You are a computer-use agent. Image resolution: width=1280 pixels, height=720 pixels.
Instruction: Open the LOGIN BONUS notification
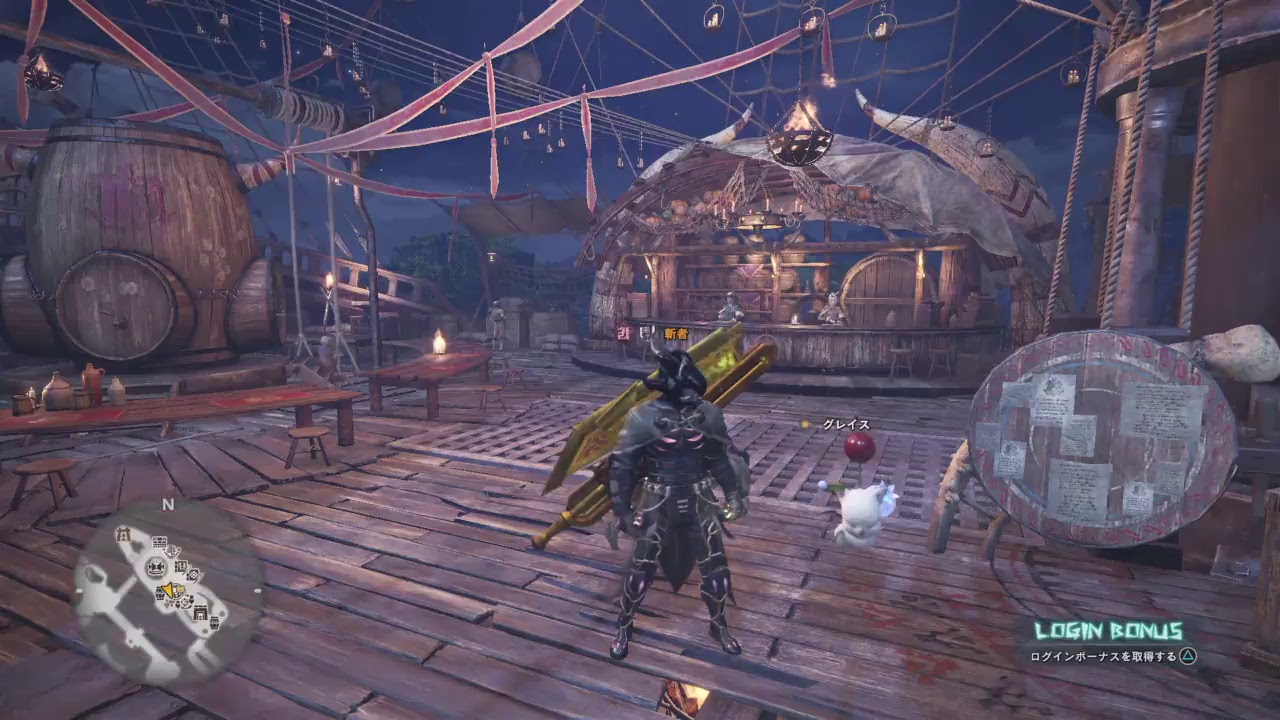(x=1108, y=632)
